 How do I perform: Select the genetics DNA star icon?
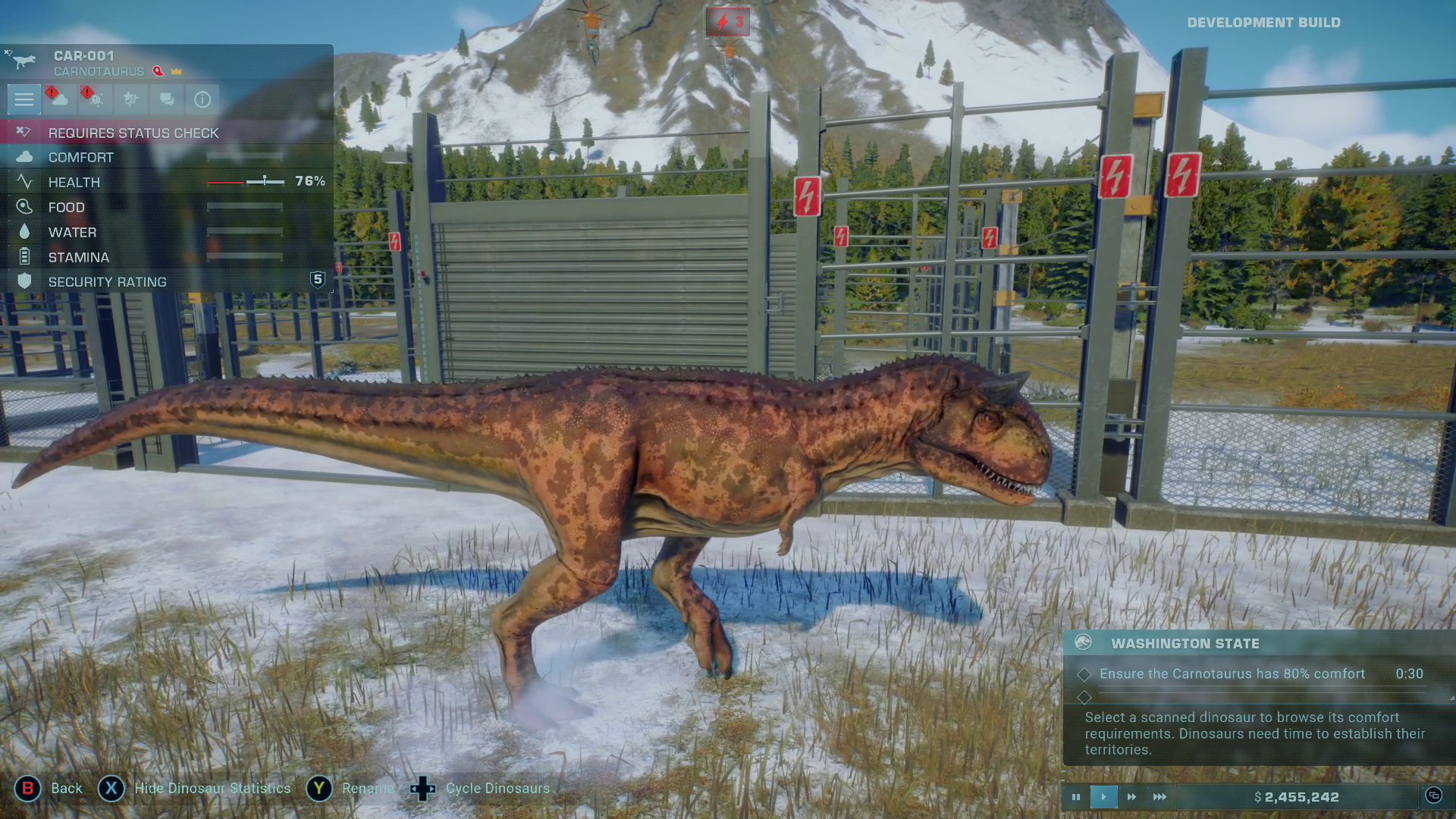(130, 99)
